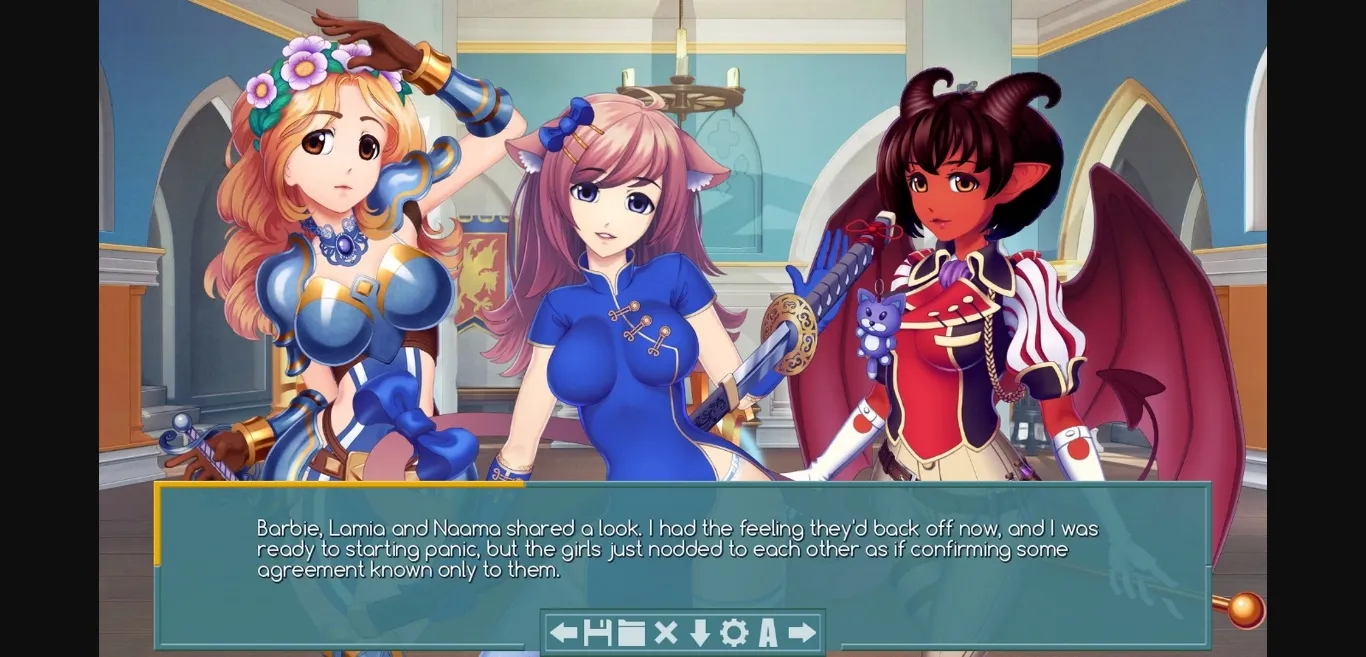Click the down arrow toolbar icon
Image resolution: width=1366 pixels, height=657 pixels.
699,632
